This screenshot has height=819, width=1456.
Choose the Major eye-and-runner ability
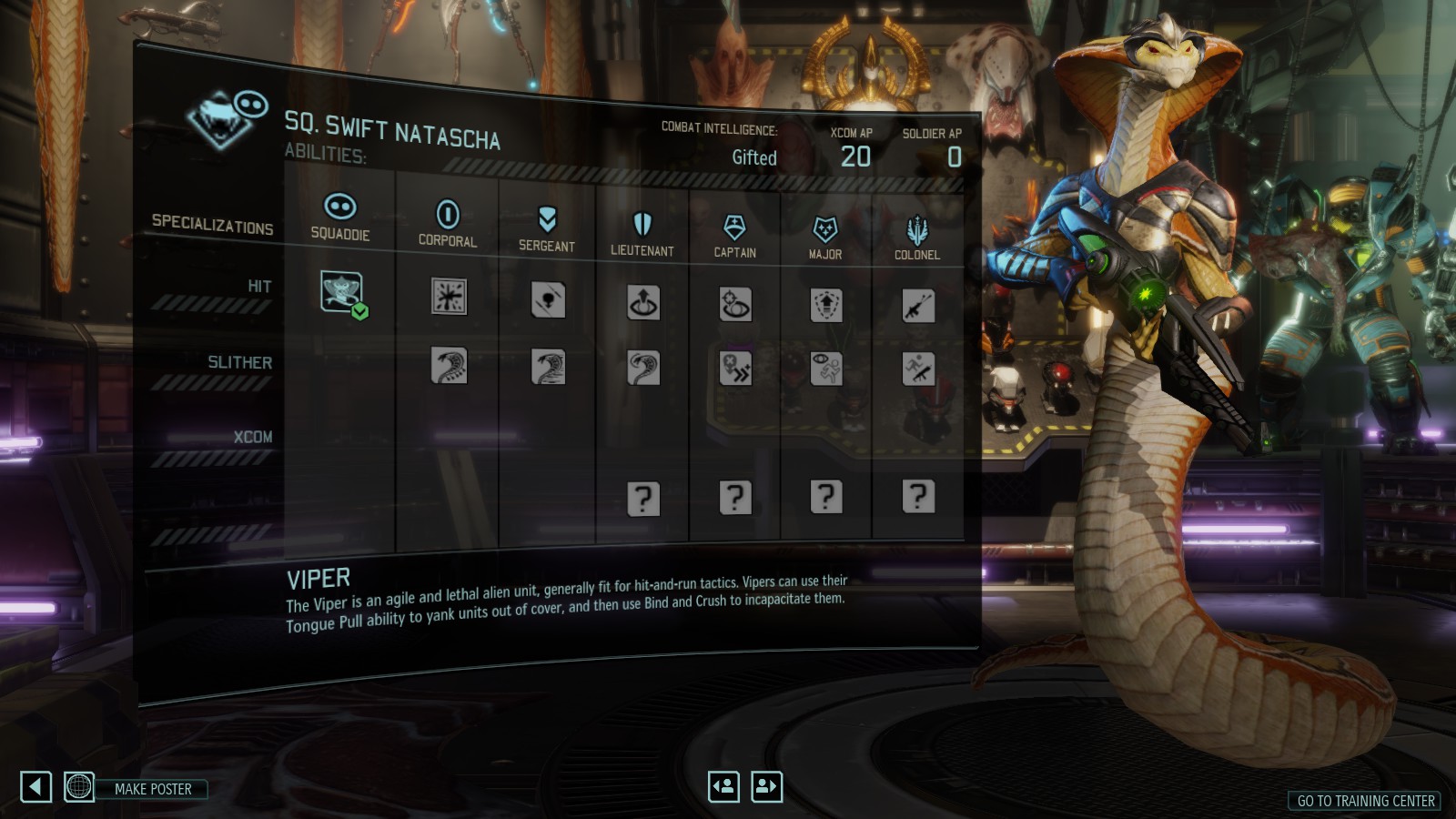826,369
